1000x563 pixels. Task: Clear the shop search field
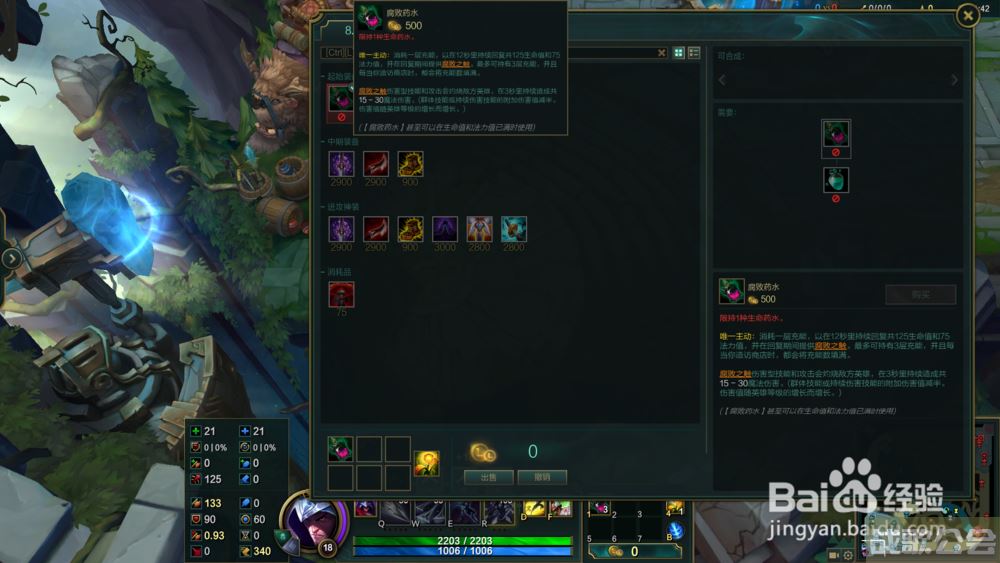tap(661, 53)
